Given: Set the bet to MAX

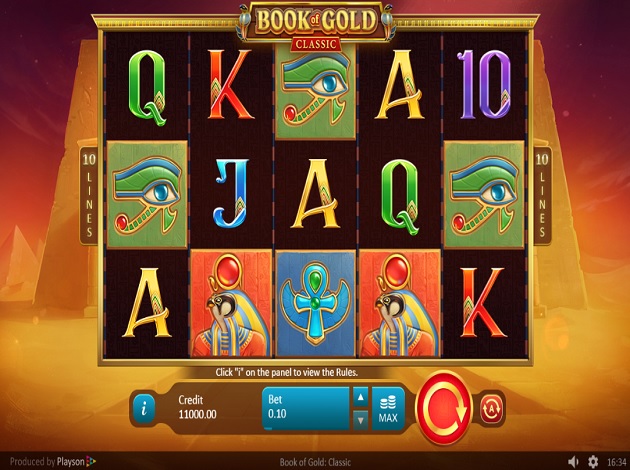Looking at the screenshot, I should [388, 408].
